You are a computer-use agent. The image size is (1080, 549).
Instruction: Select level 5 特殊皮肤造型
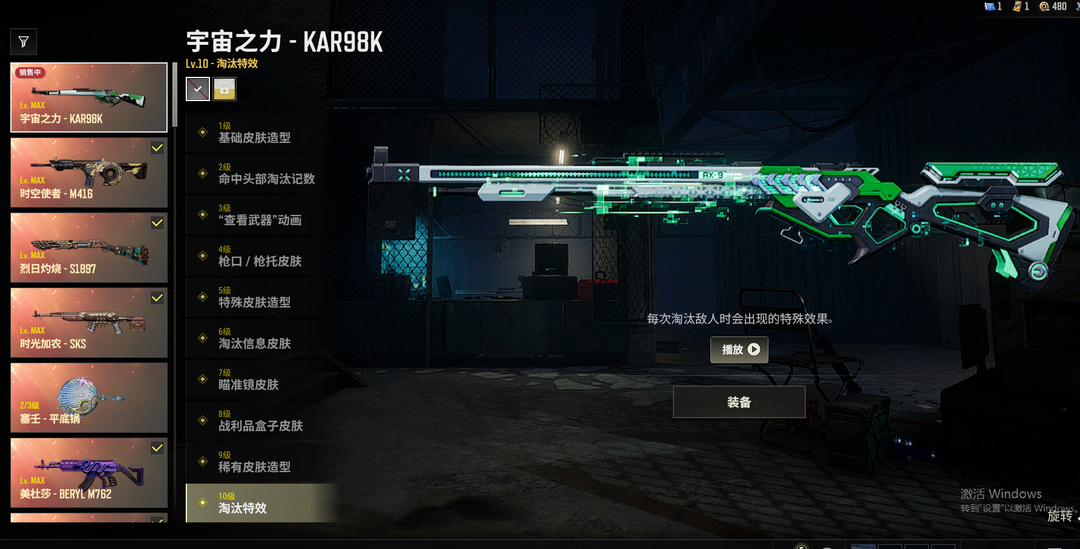255,298
